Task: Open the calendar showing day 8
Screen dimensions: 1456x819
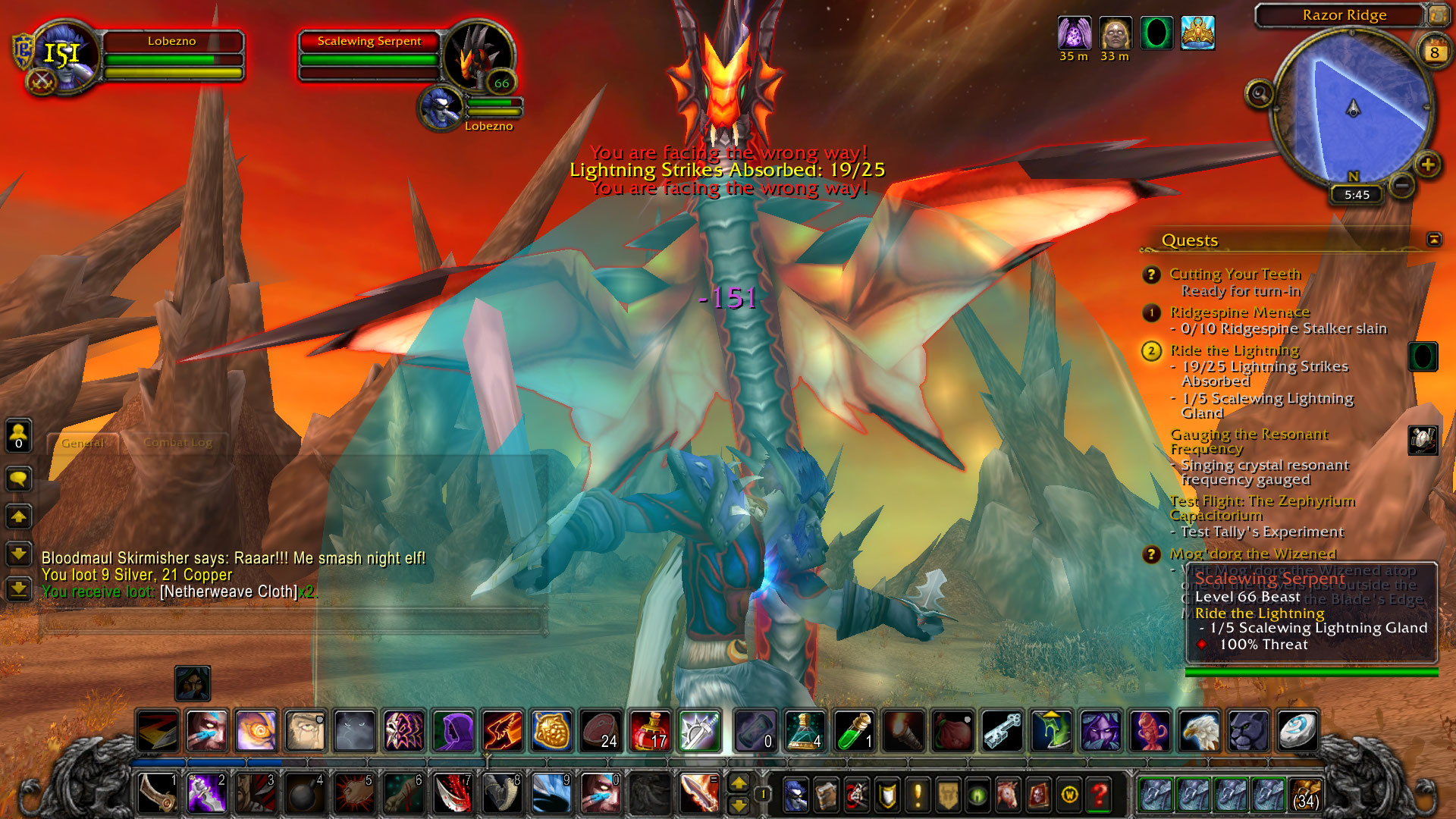Action: click(1434, 52)
